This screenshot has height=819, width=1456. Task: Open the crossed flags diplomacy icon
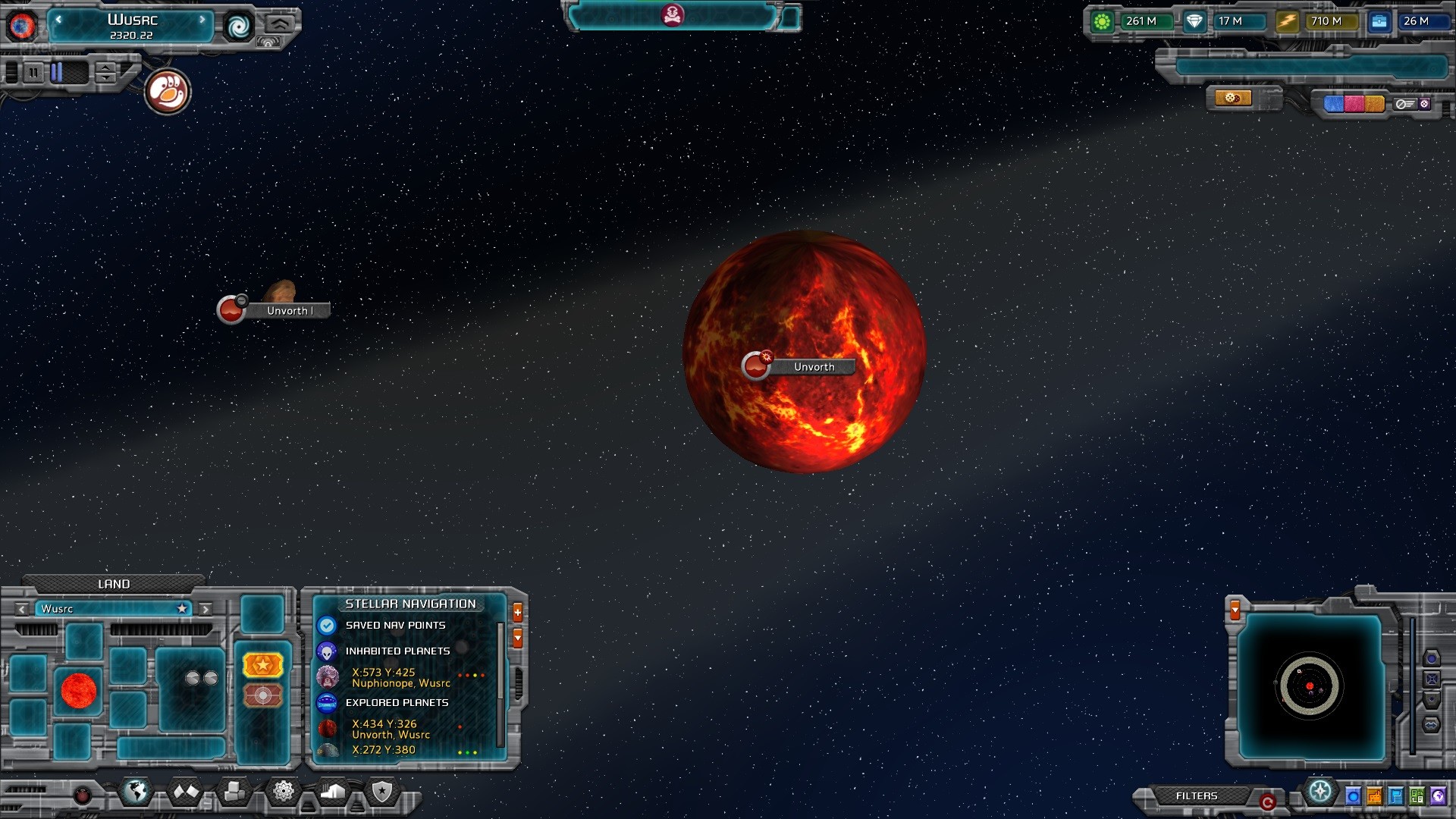point(186,792)
